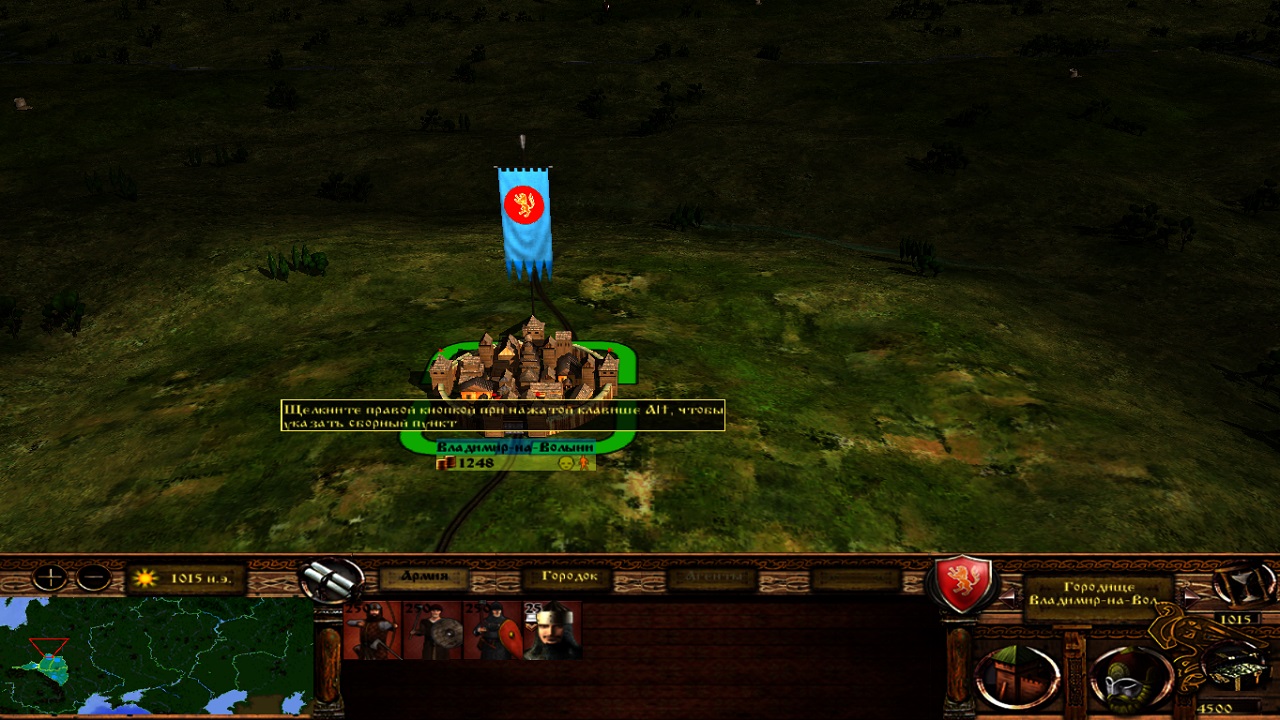
Task: Click the campaign minimap
Action: click(x=156, y=656)
